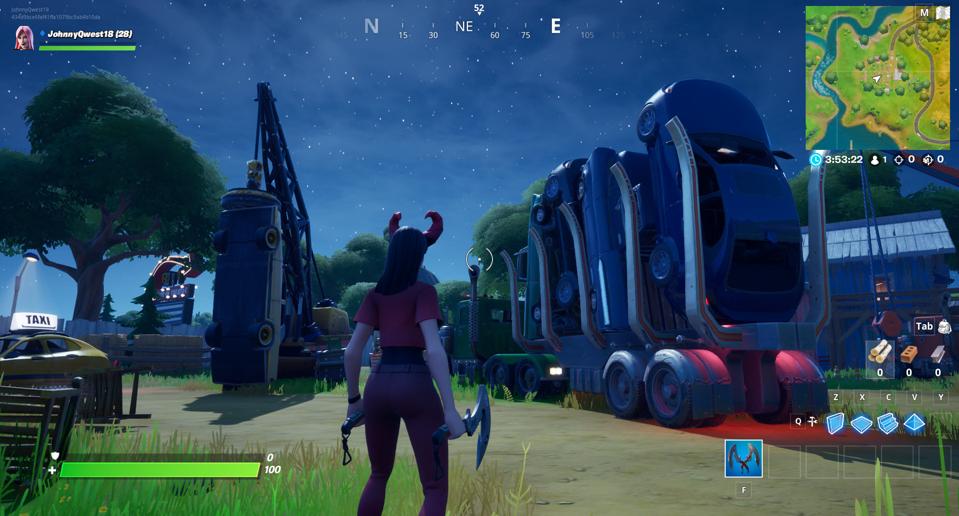Click the folded map icon beside M
Image resolution: width=959 pixels, height=516 pixels.
(x=941, y=13)
